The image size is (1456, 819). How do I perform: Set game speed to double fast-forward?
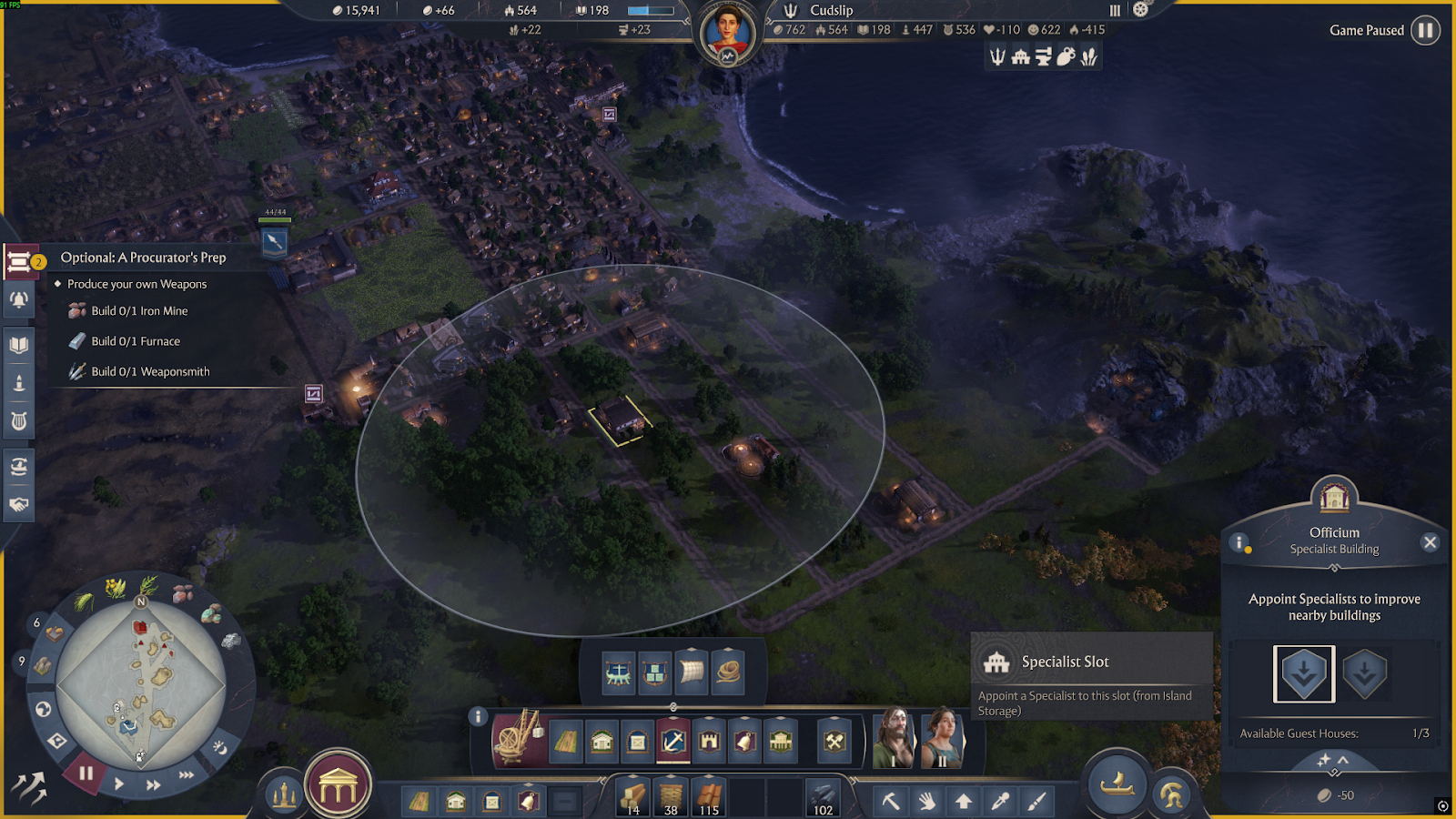(x=153, y=784)
